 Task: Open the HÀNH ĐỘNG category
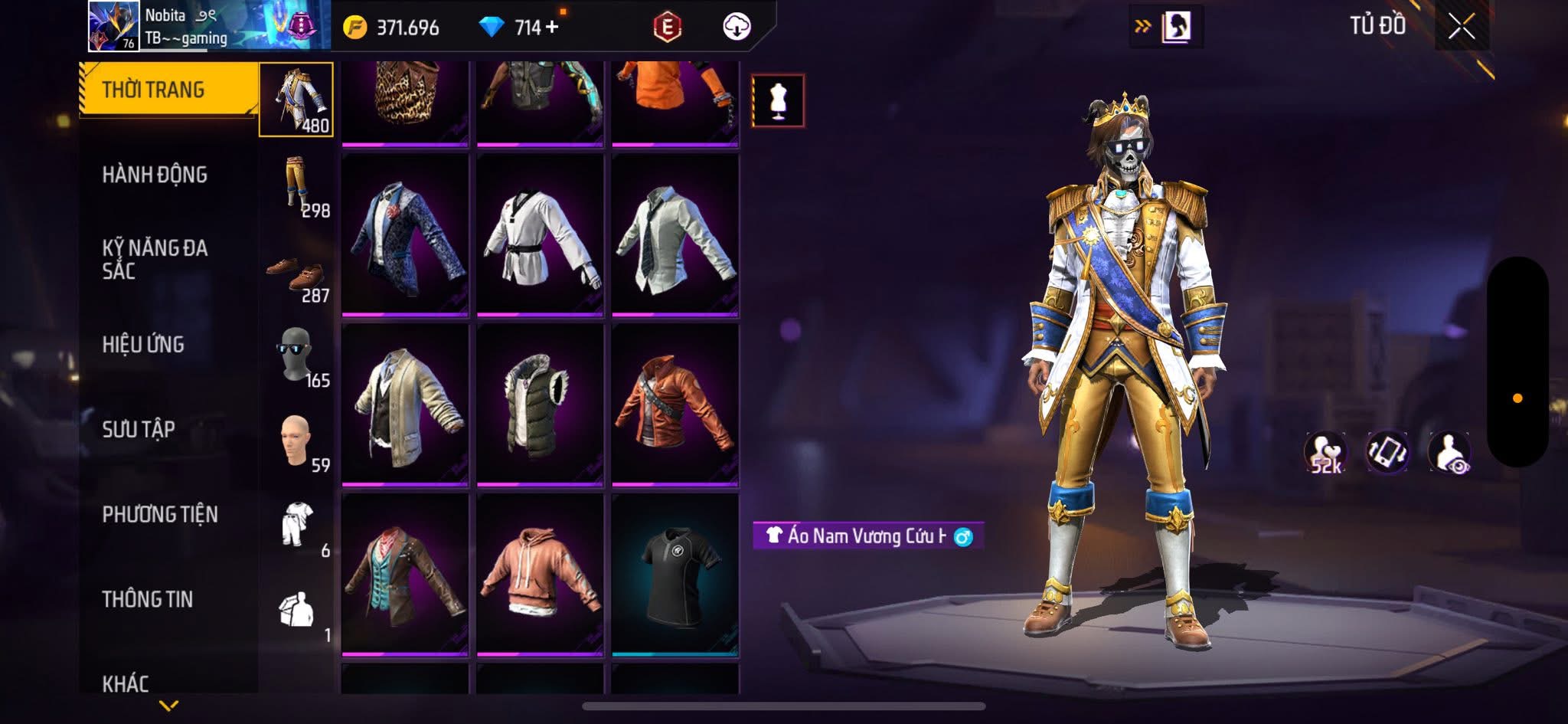tap(155, 175)
